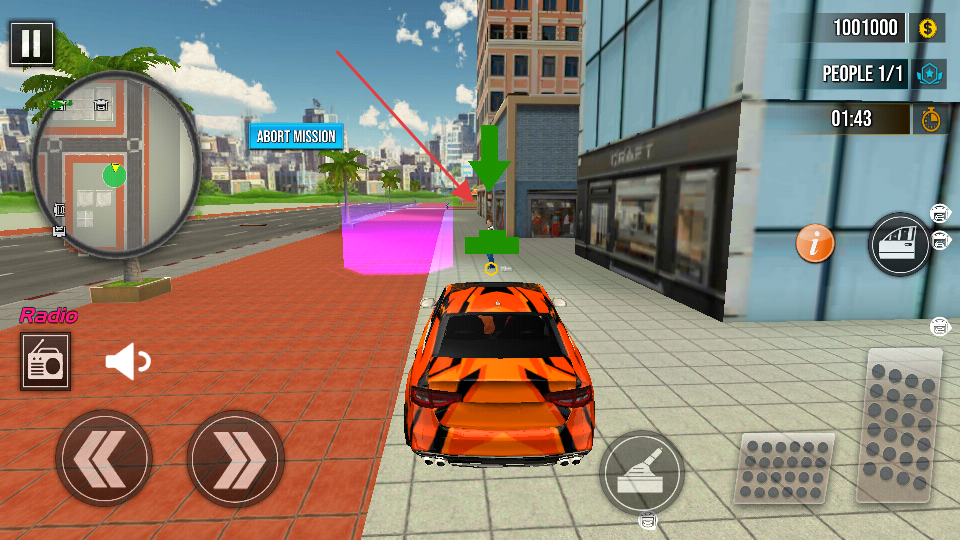Viewport: 960px width, 540px height.
Task: Steer left with the left arrow button
Action: (x=103, y=459)
